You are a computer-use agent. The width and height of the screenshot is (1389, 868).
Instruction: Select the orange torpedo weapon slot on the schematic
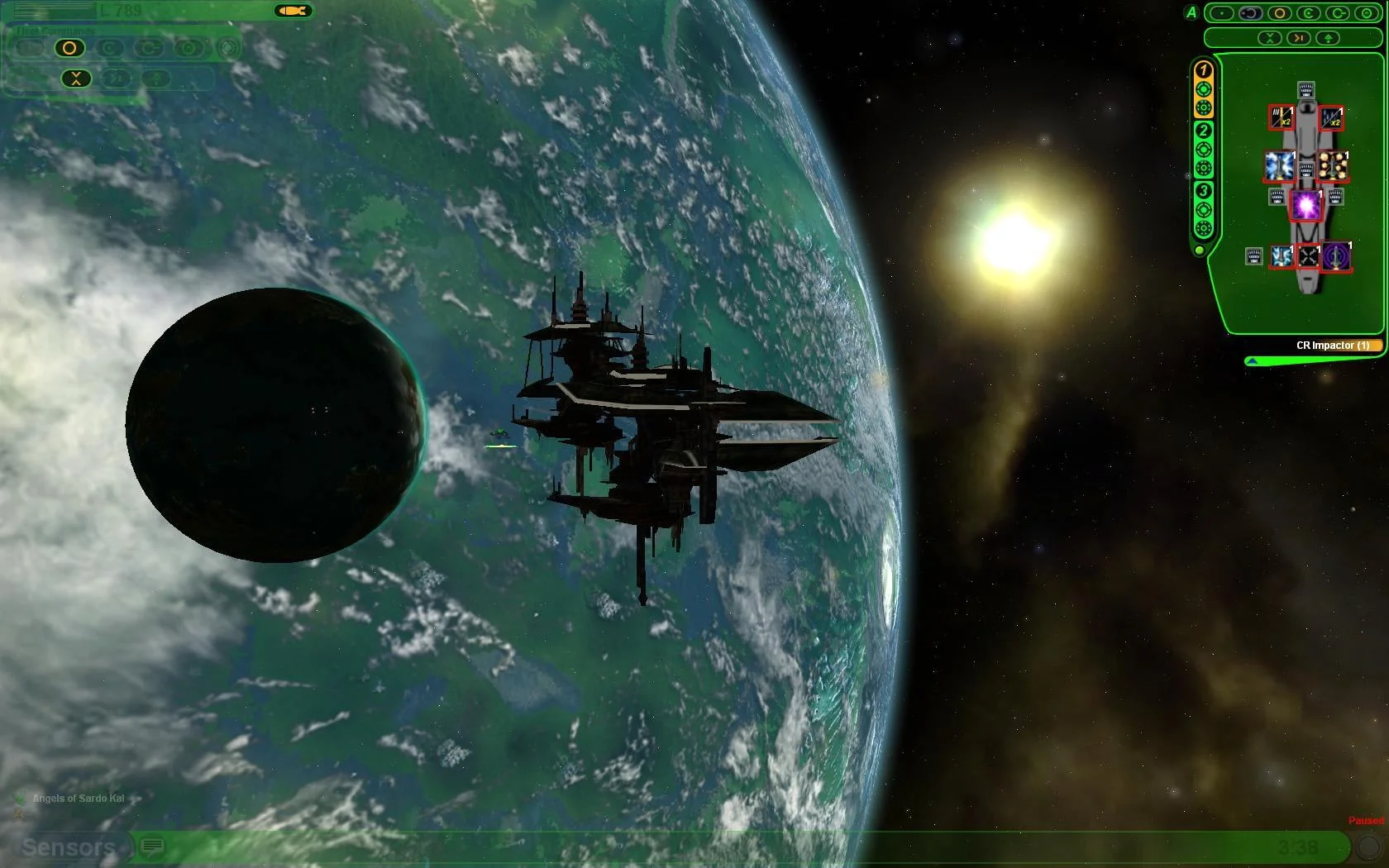(x=1334, y=165)
